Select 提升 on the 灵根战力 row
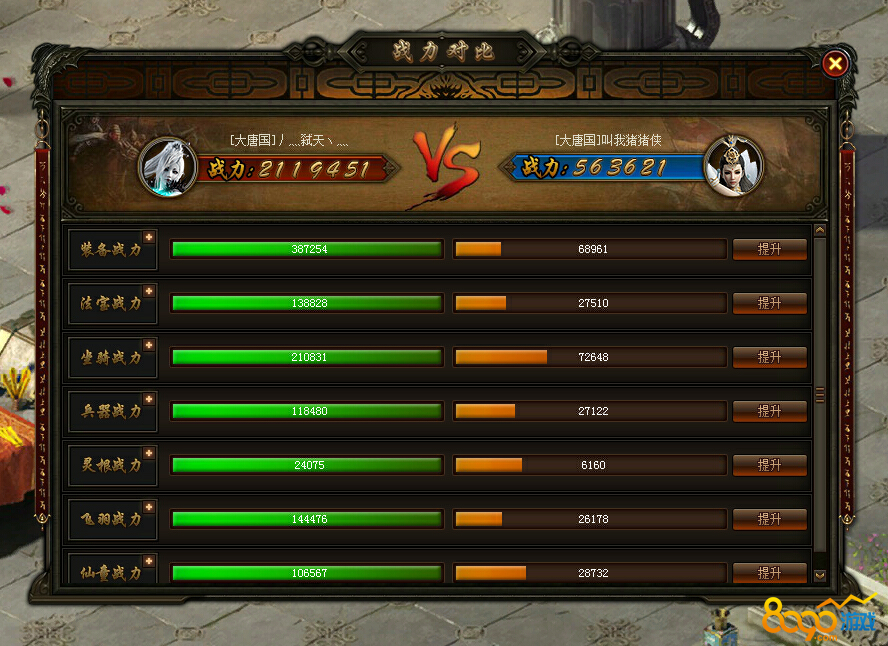888x646 pixels. click(x=769, y=465)
